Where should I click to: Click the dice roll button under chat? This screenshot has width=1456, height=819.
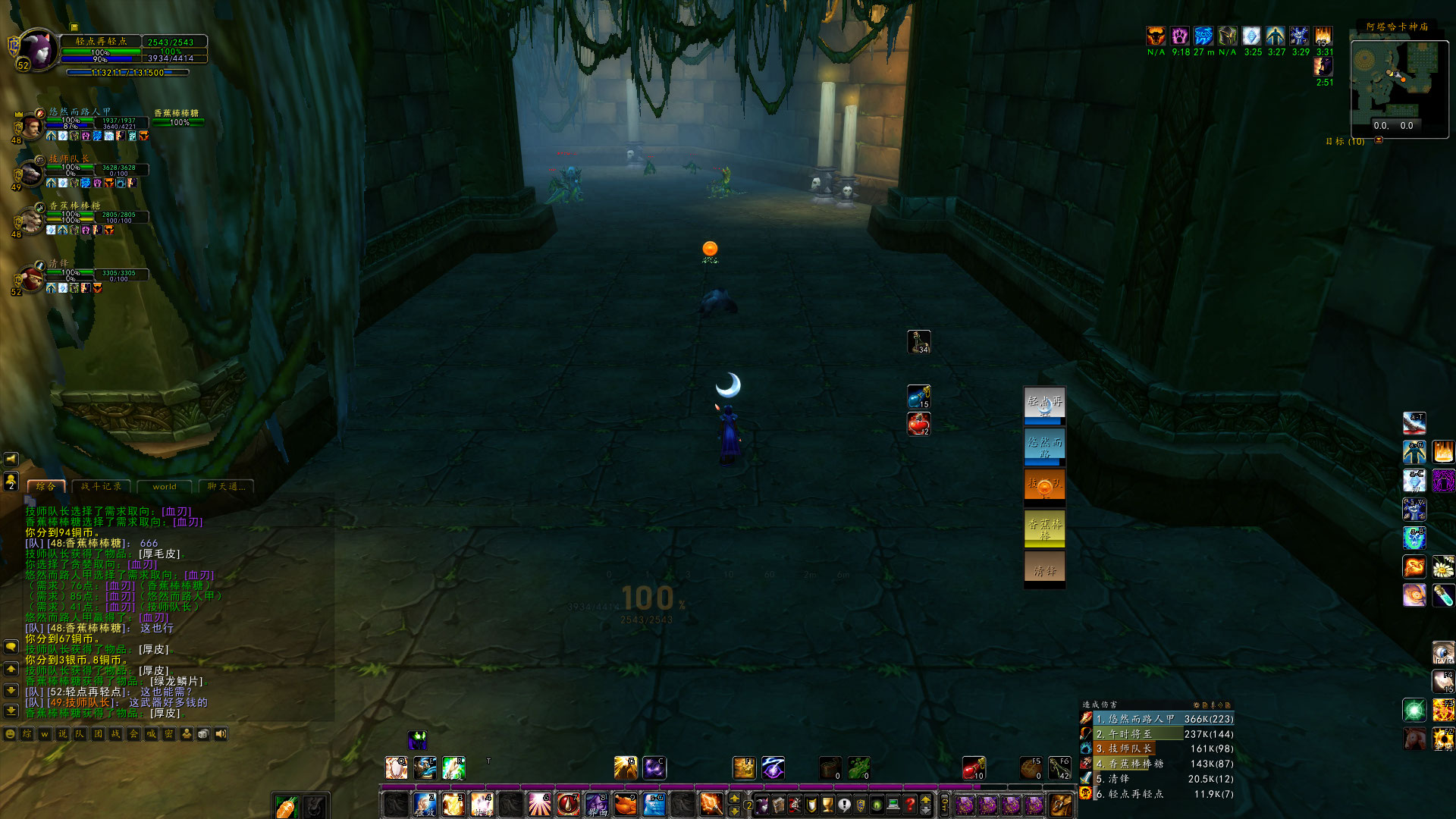(203, 734)
